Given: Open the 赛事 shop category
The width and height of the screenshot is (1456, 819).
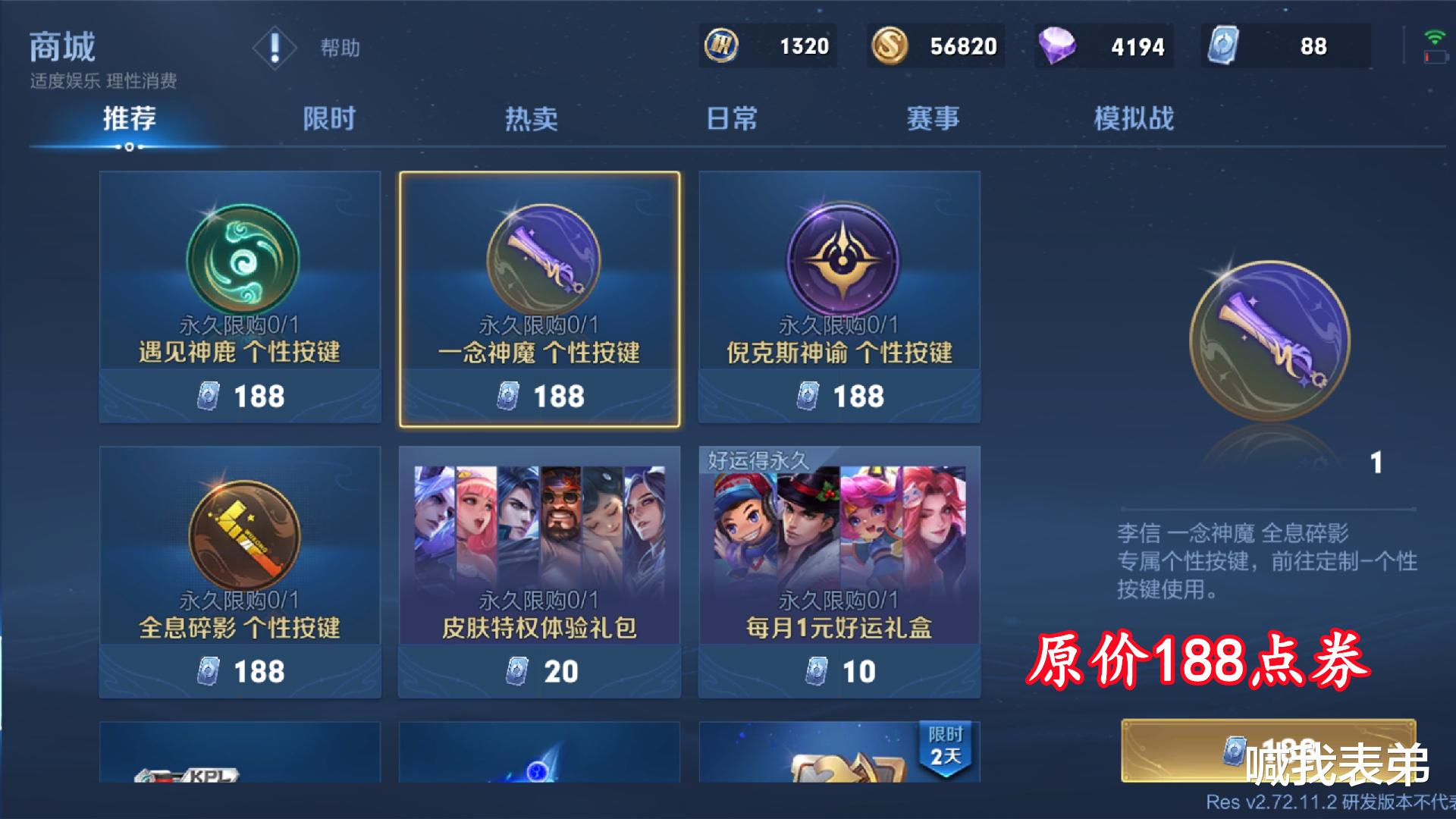Looking at the screenshot, I should (x=931, y=118).
